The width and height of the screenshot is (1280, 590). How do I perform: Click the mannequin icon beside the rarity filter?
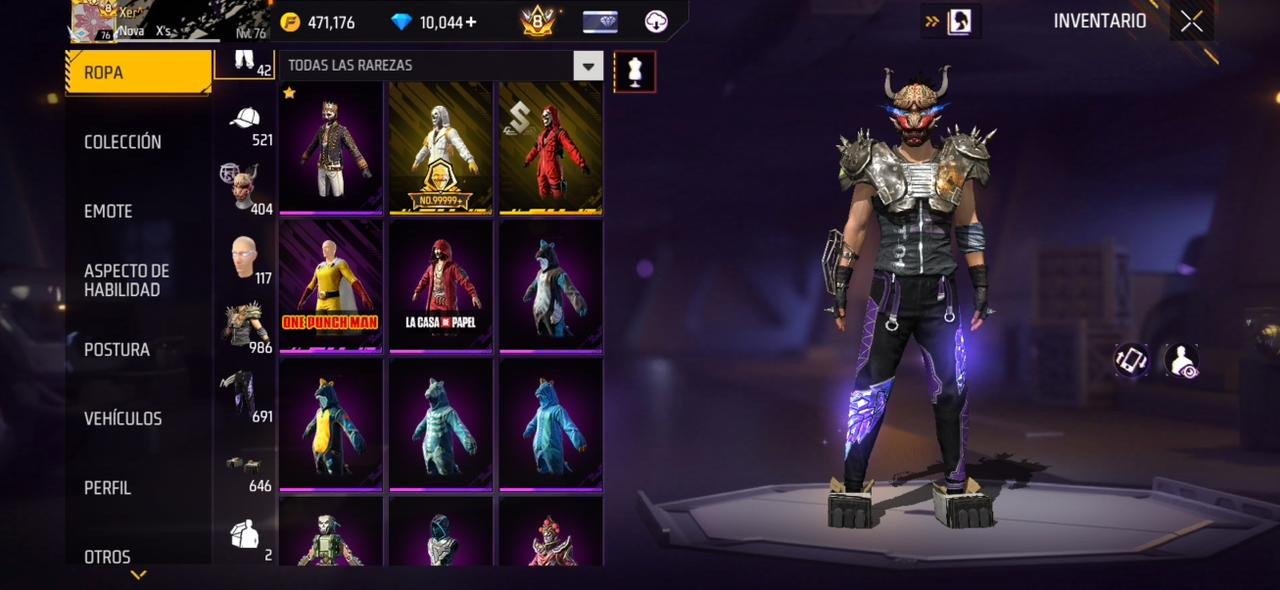[635, 71]
